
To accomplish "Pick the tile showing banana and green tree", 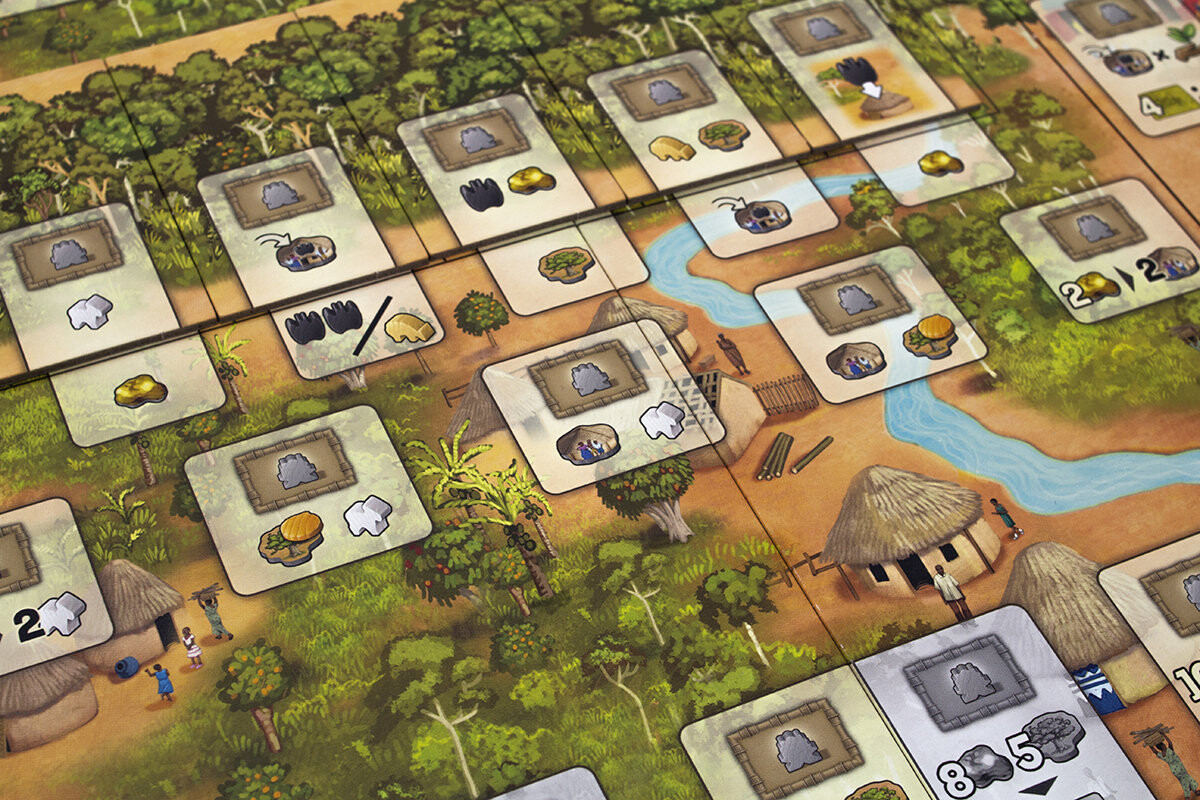I will (x=683, y=110).
